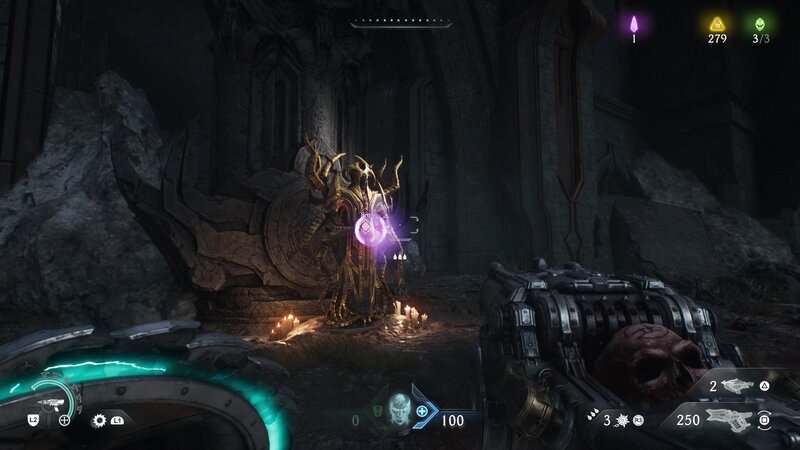Viewport: 800px width, 450px height.
Task: Click the purple wraithstone crystal icon
Action: click(633, 24)
